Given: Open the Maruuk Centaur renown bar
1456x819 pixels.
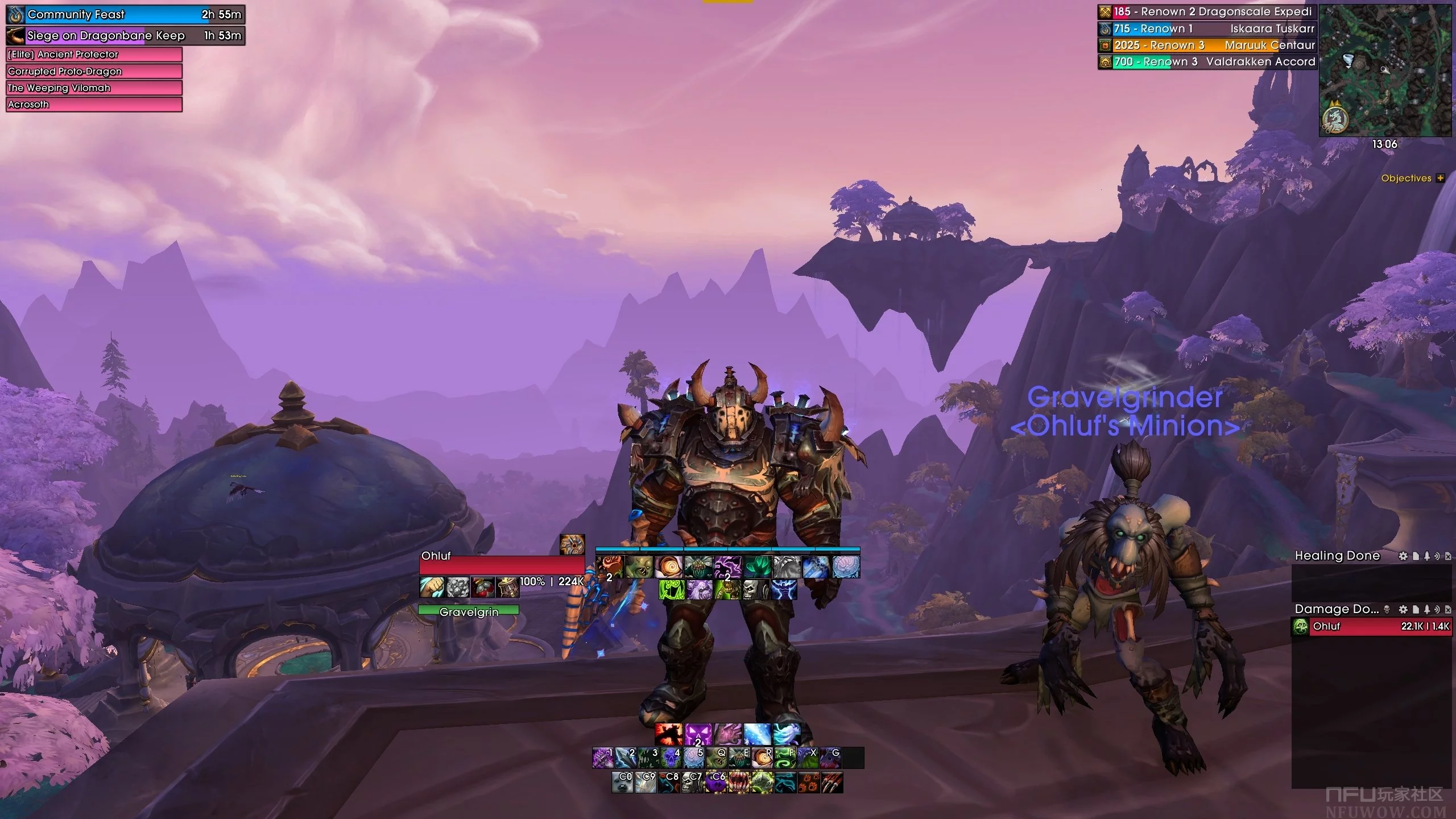Looking at the screenshot, I should tap(1207, 45).
